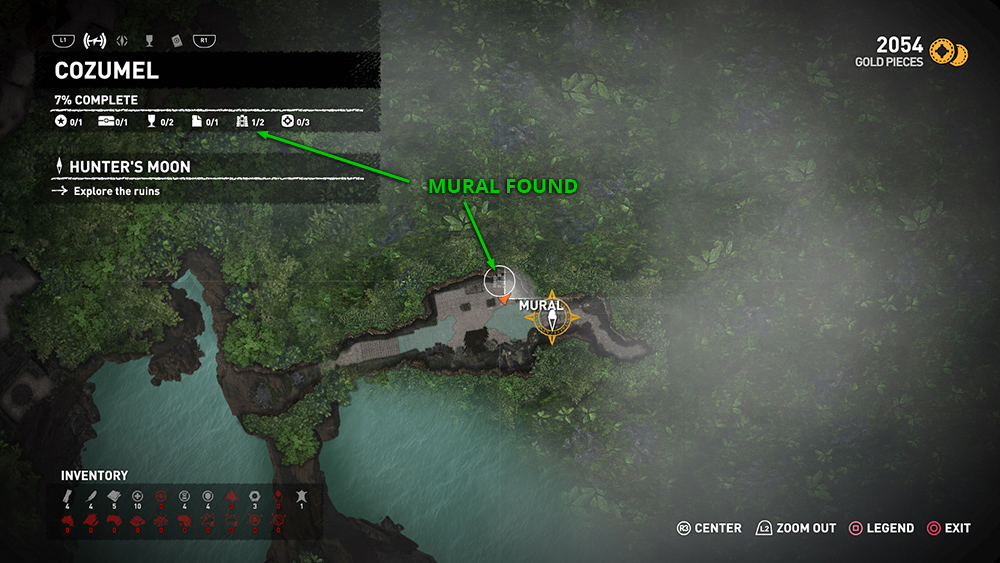This screenshot has height=563, width=1000.
Task: Click the feather icon in the inventory
Action: point(88,496)
